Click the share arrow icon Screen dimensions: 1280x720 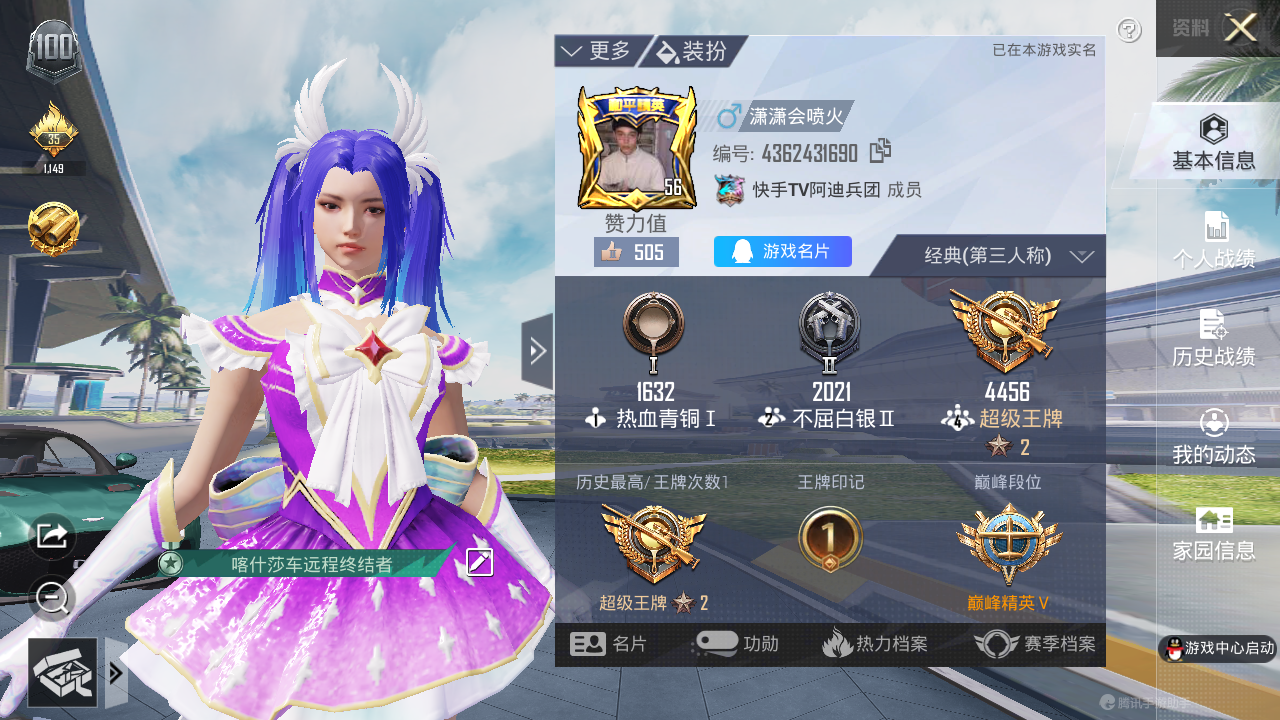coord(51,536)
